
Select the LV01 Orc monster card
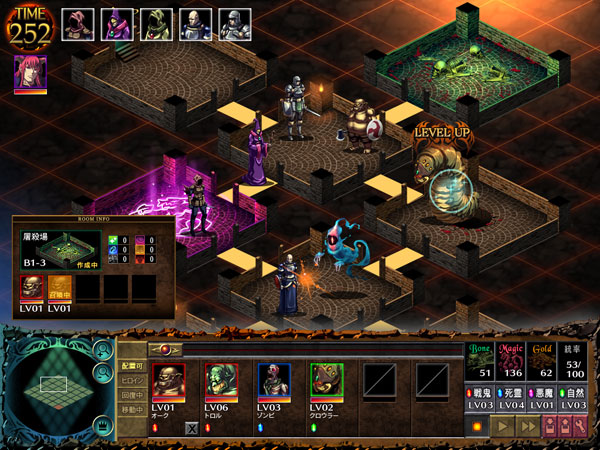168,381
